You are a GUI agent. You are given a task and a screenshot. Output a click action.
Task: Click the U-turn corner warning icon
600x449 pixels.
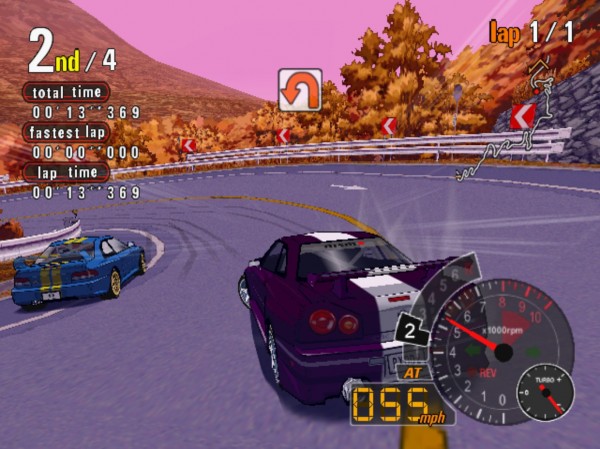coord(299,89)
